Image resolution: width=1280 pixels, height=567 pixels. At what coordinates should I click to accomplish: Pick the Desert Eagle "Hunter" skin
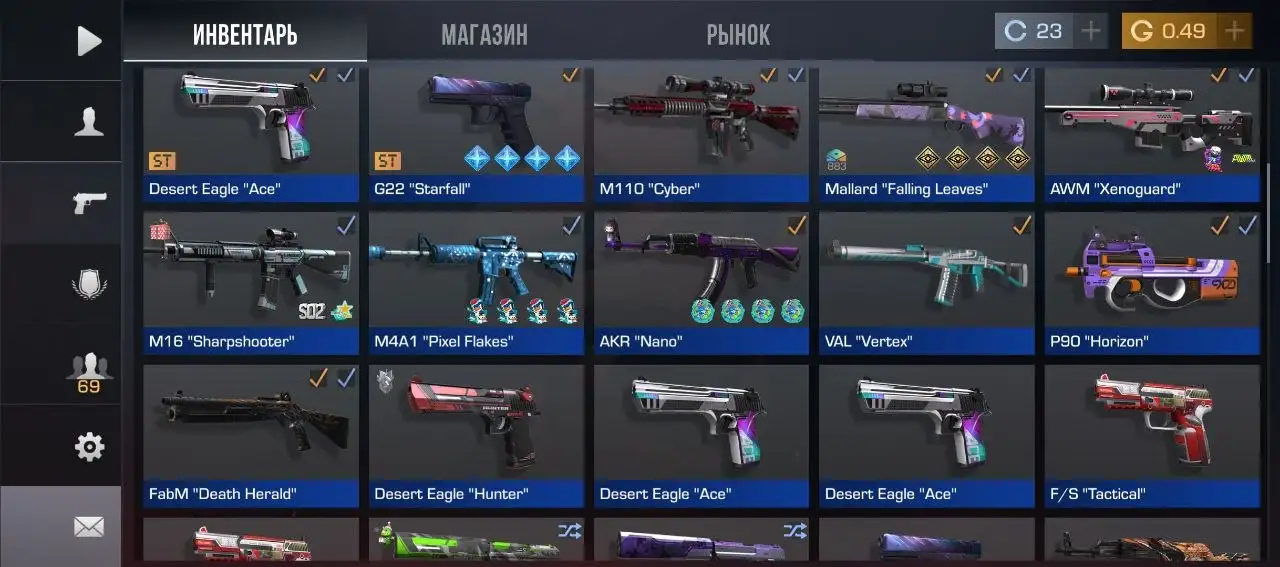pyautogui.click(x=476, y=435)
